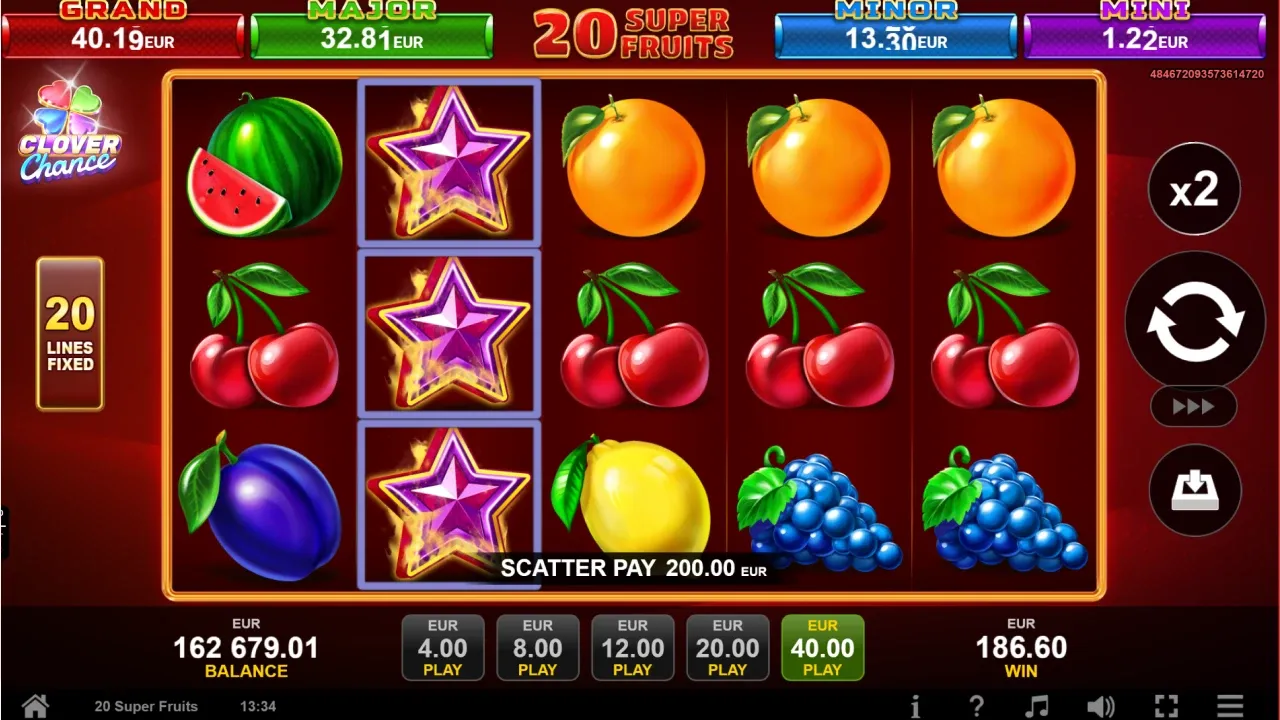The image size is (1280, 720).
Task: Select the 12.00 EUR bet
Action: tap(632, 647)
